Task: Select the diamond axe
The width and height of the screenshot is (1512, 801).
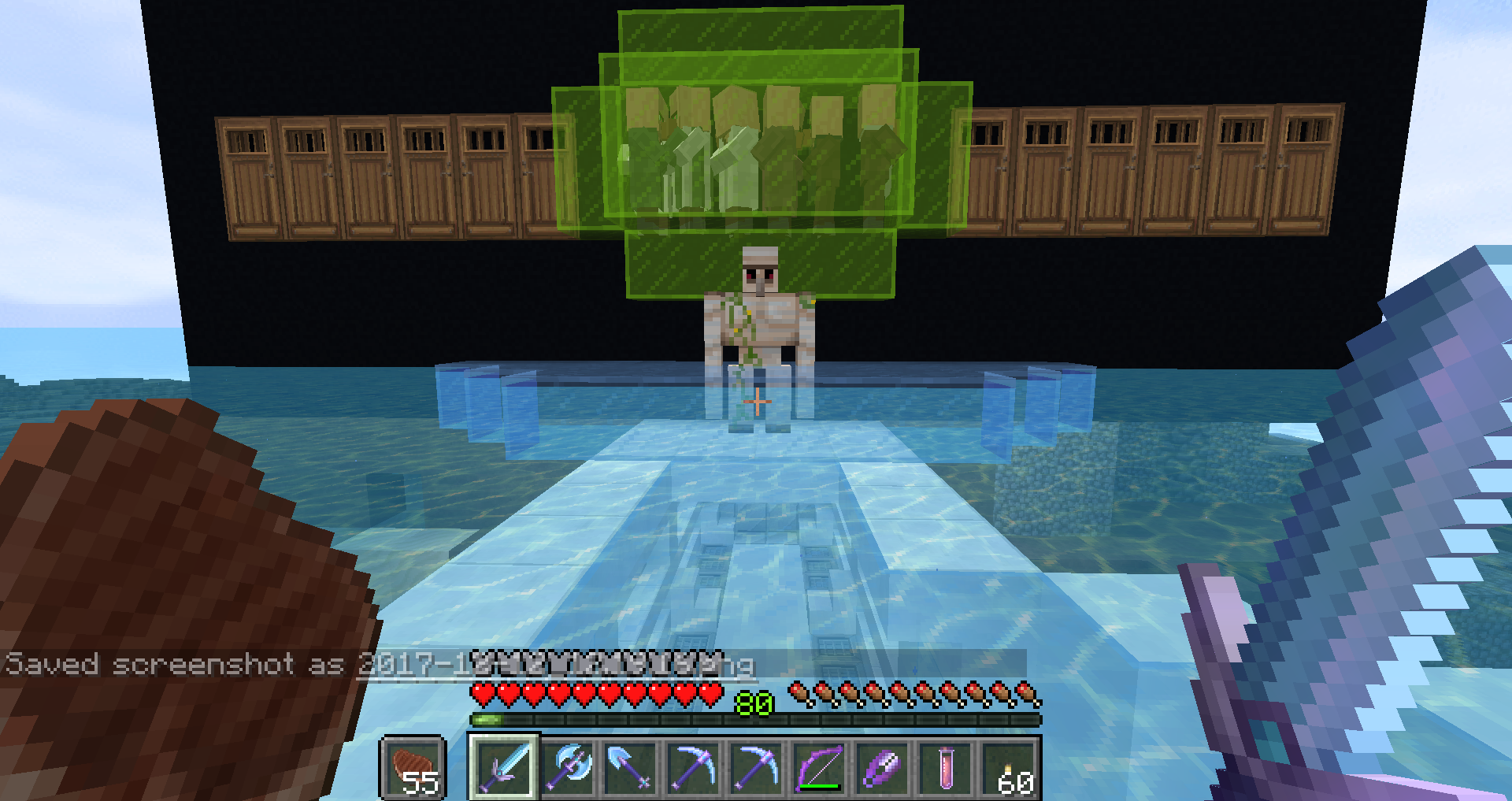Action: (x=569, y=768)
